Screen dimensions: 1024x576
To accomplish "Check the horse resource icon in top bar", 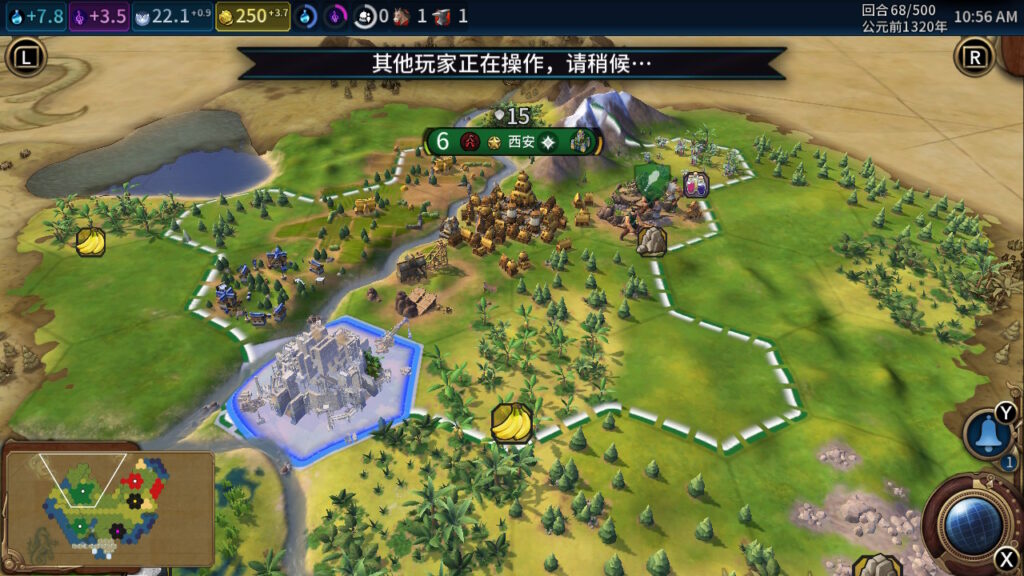I will [402, 16].
